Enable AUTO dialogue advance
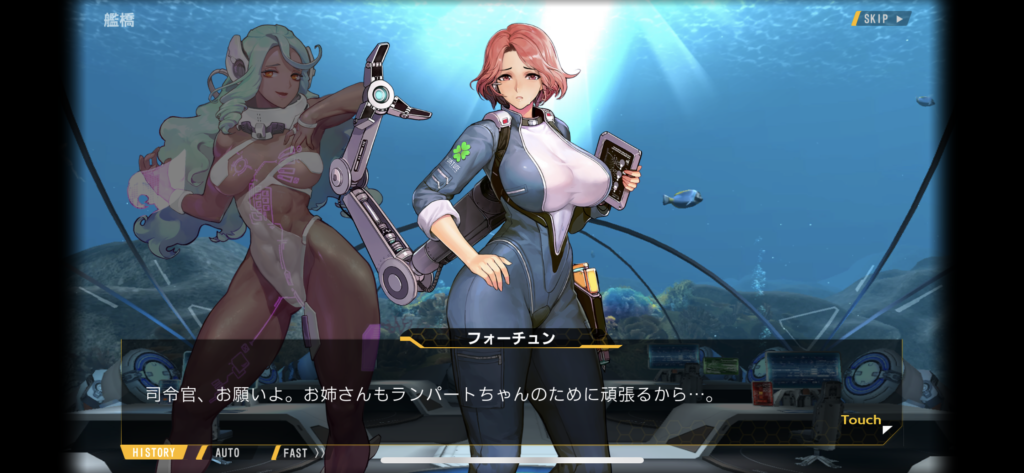The image size is (1024, 473). pos(227,453)
